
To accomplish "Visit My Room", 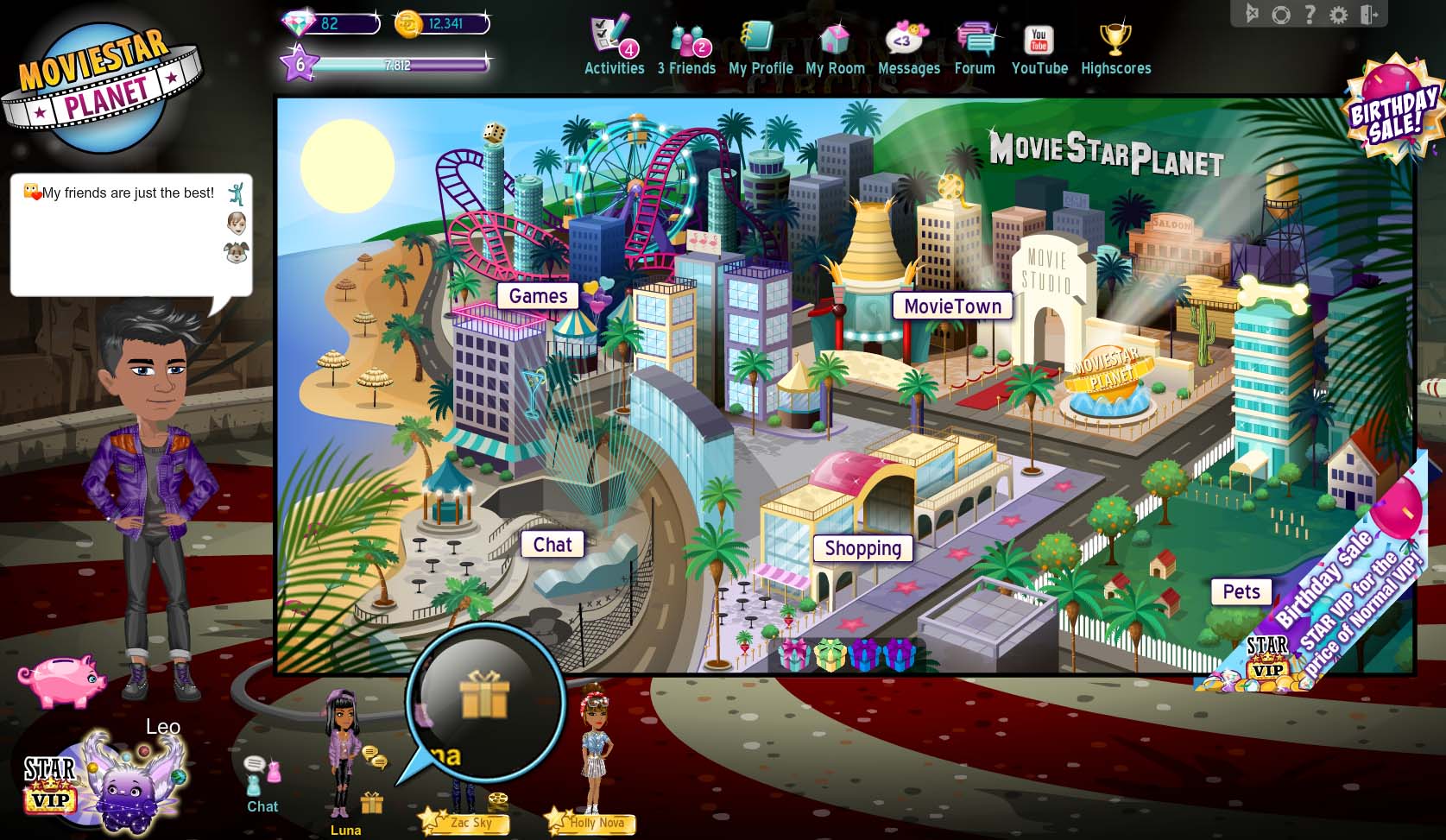I will [835, 47].
